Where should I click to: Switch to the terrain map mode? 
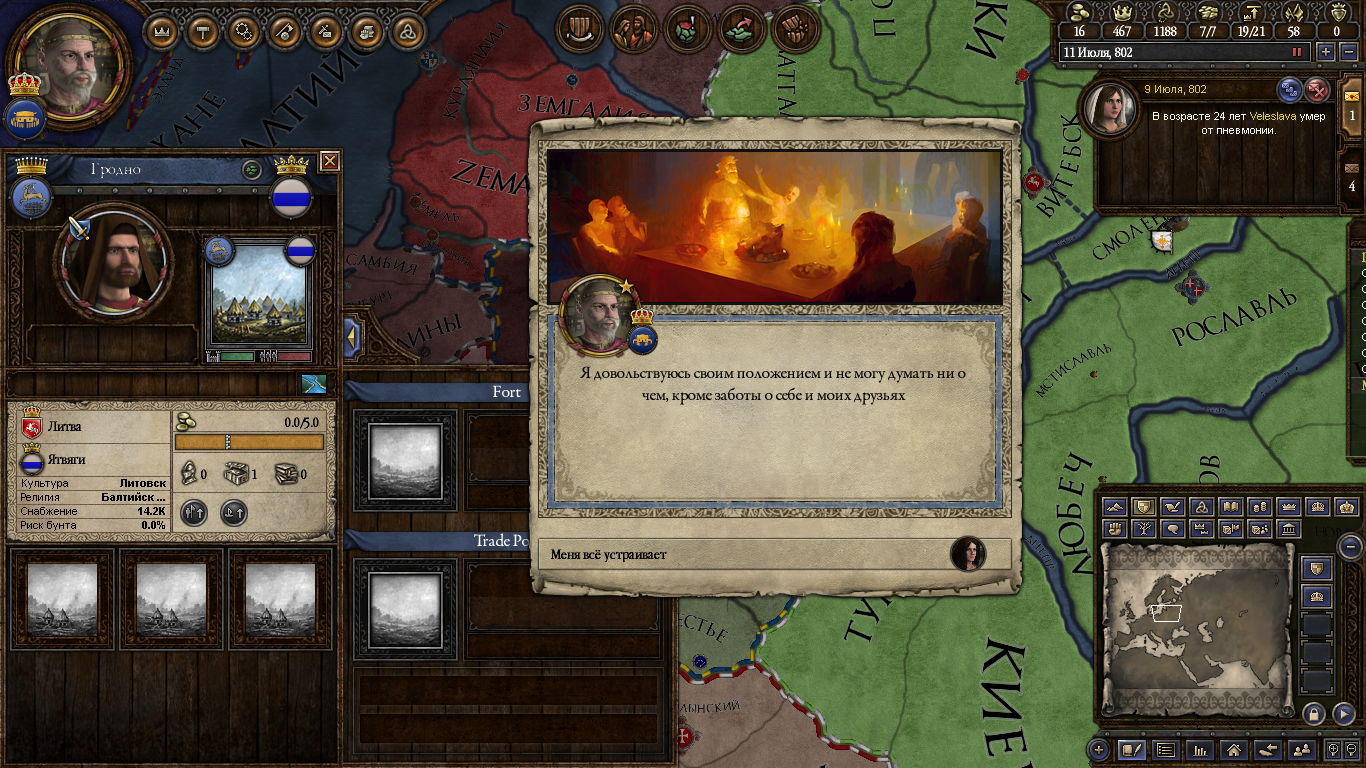click(1115, 508)
